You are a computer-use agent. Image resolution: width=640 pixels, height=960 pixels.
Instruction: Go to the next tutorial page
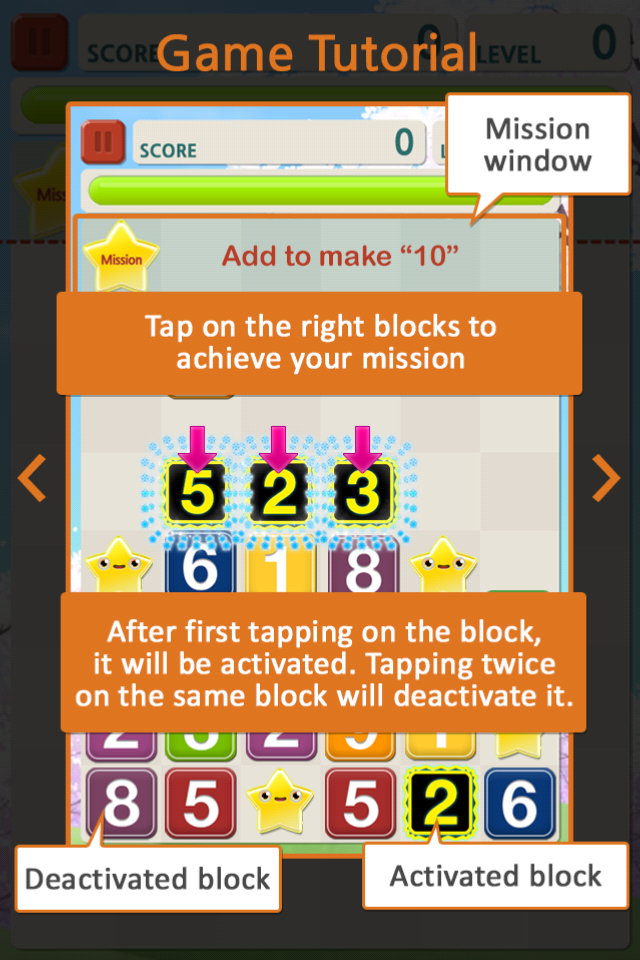[606, 478]
